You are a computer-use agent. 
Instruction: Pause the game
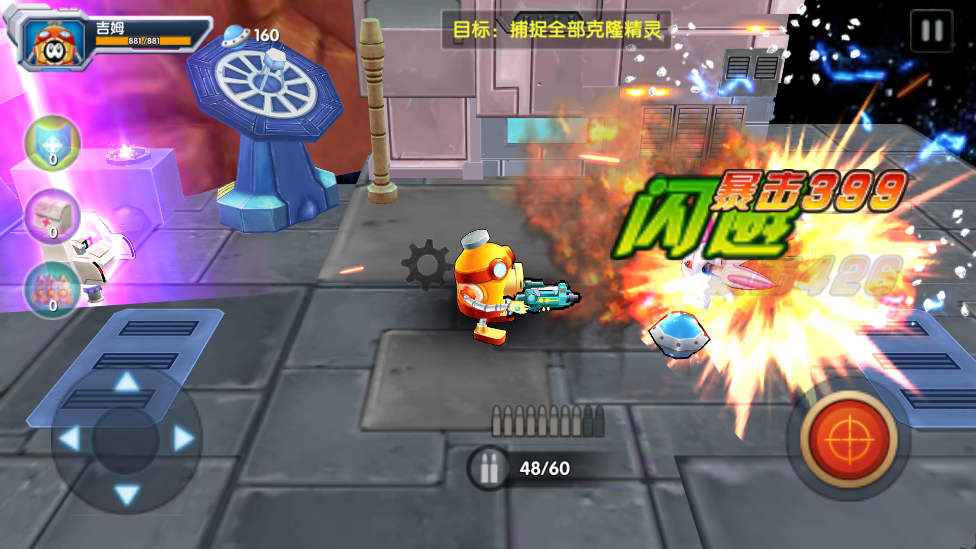coord(932,31)
